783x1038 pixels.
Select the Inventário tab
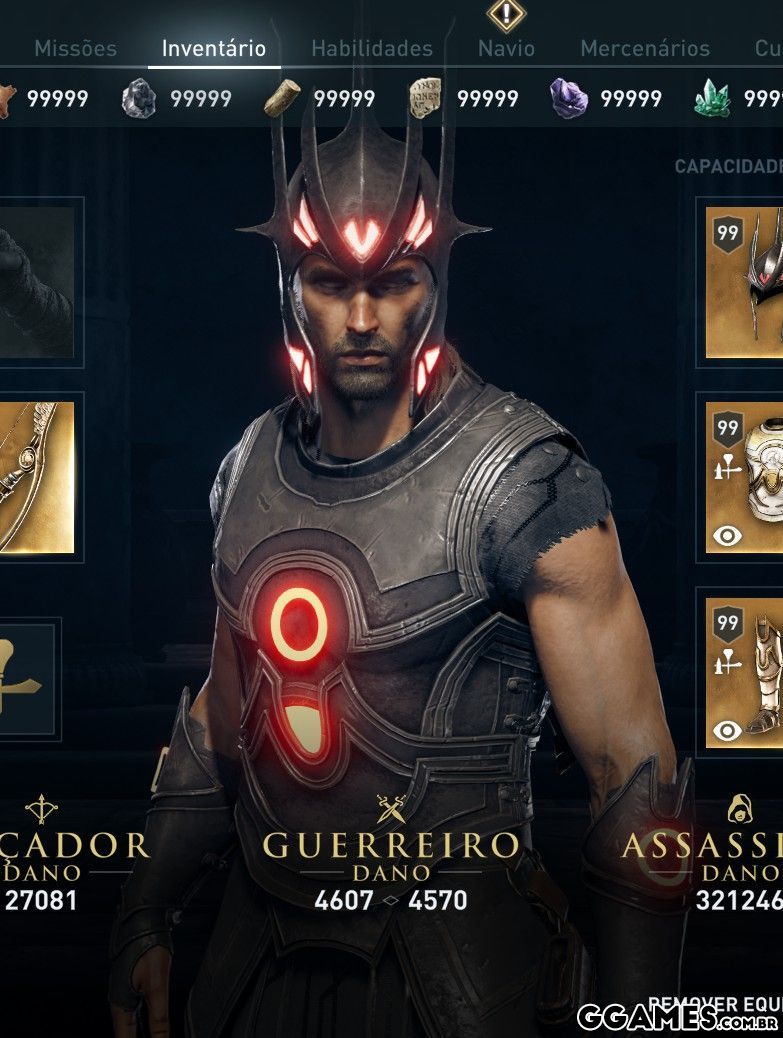[214, 48]
